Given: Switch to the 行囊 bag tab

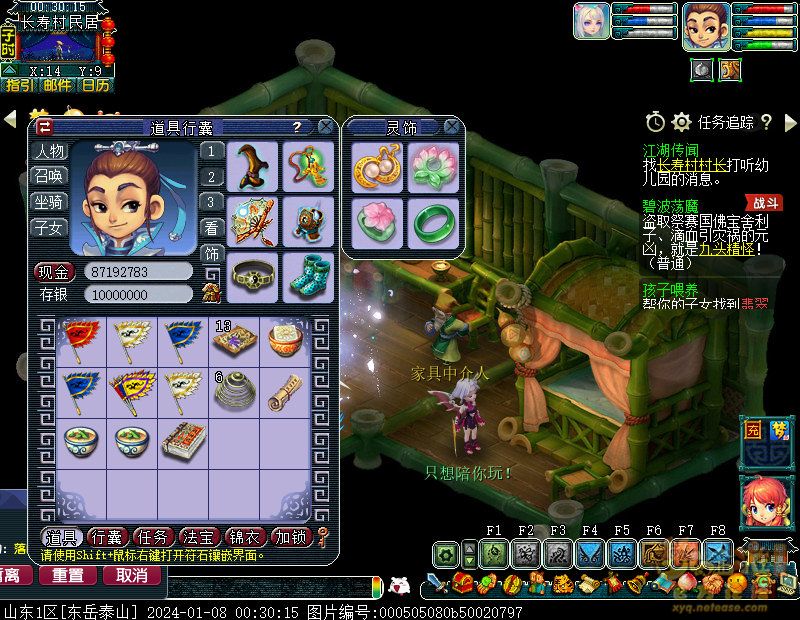Looking at the screenshot, I should 109,537.
